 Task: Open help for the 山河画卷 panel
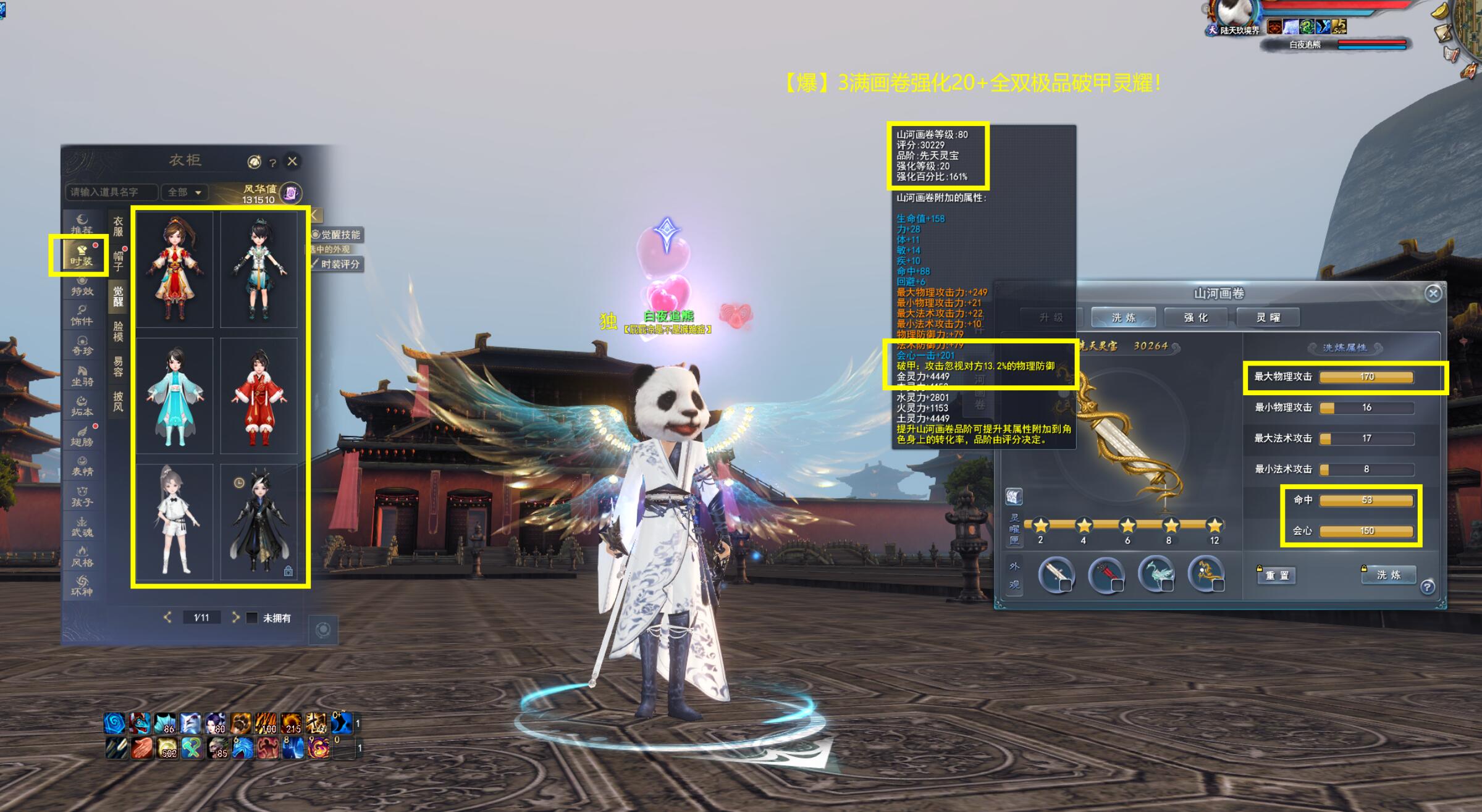point(1427,587)
